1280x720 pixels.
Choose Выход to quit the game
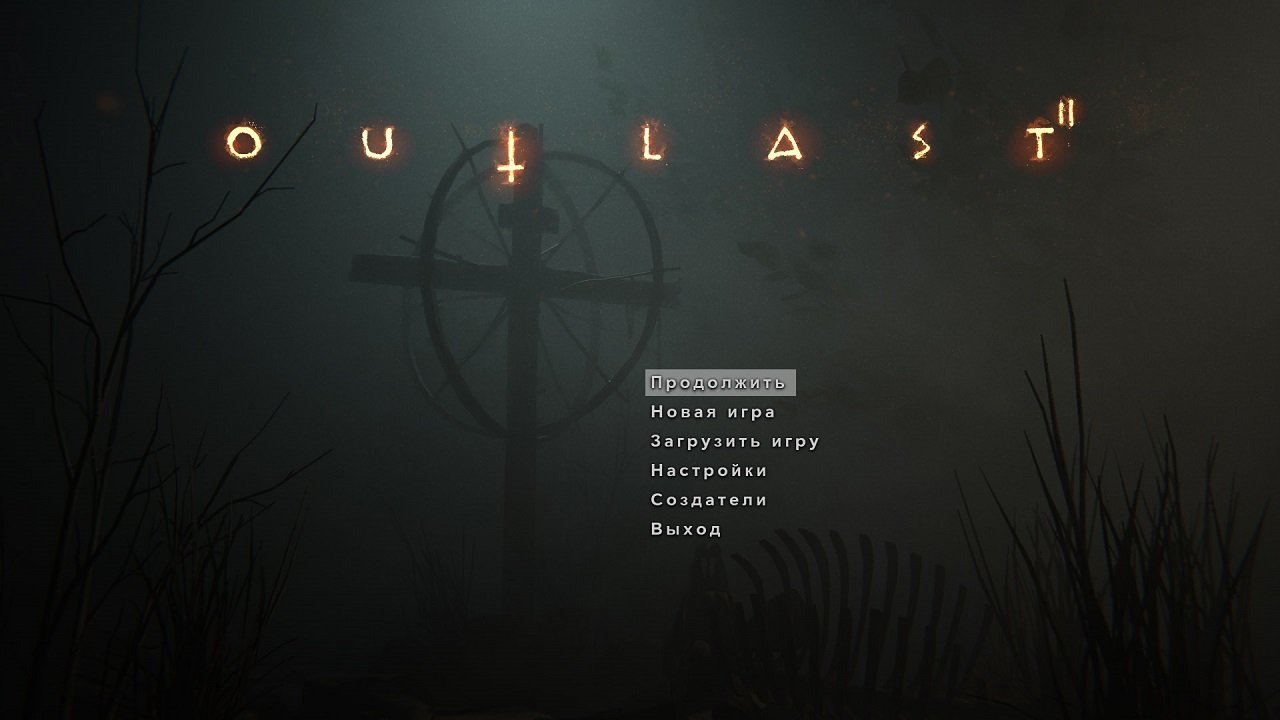pyautogui.click(x=684, y=528)
